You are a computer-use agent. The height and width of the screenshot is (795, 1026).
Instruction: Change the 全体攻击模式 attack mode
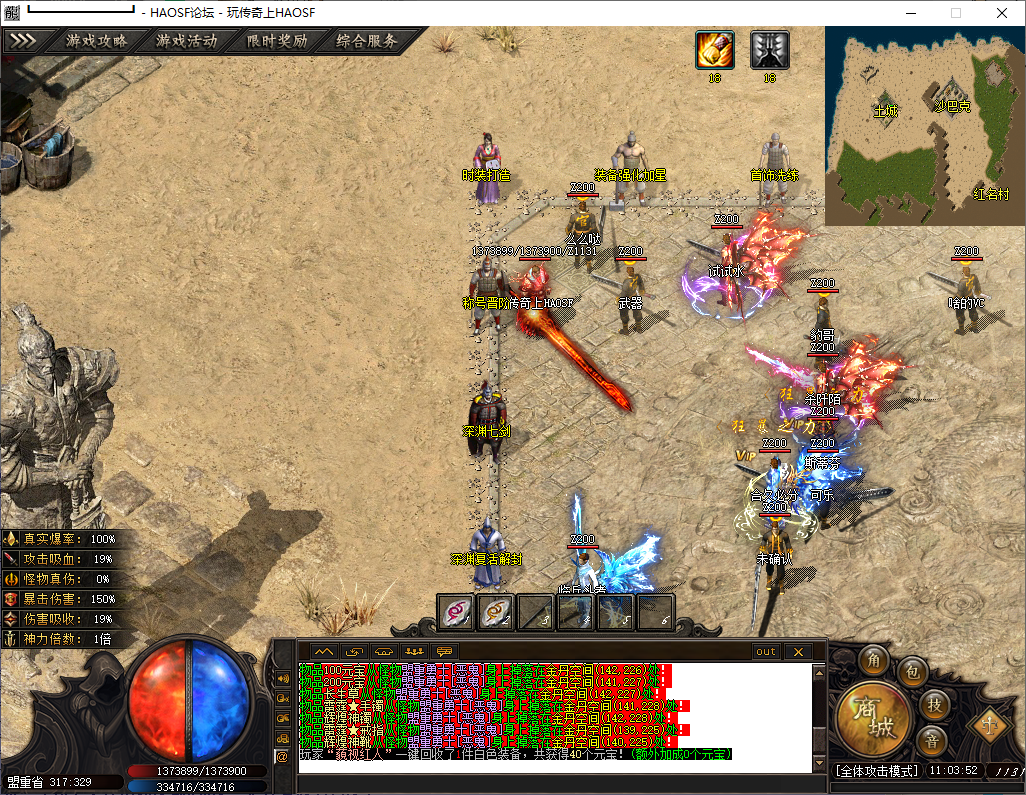click(x=876, y=772)
